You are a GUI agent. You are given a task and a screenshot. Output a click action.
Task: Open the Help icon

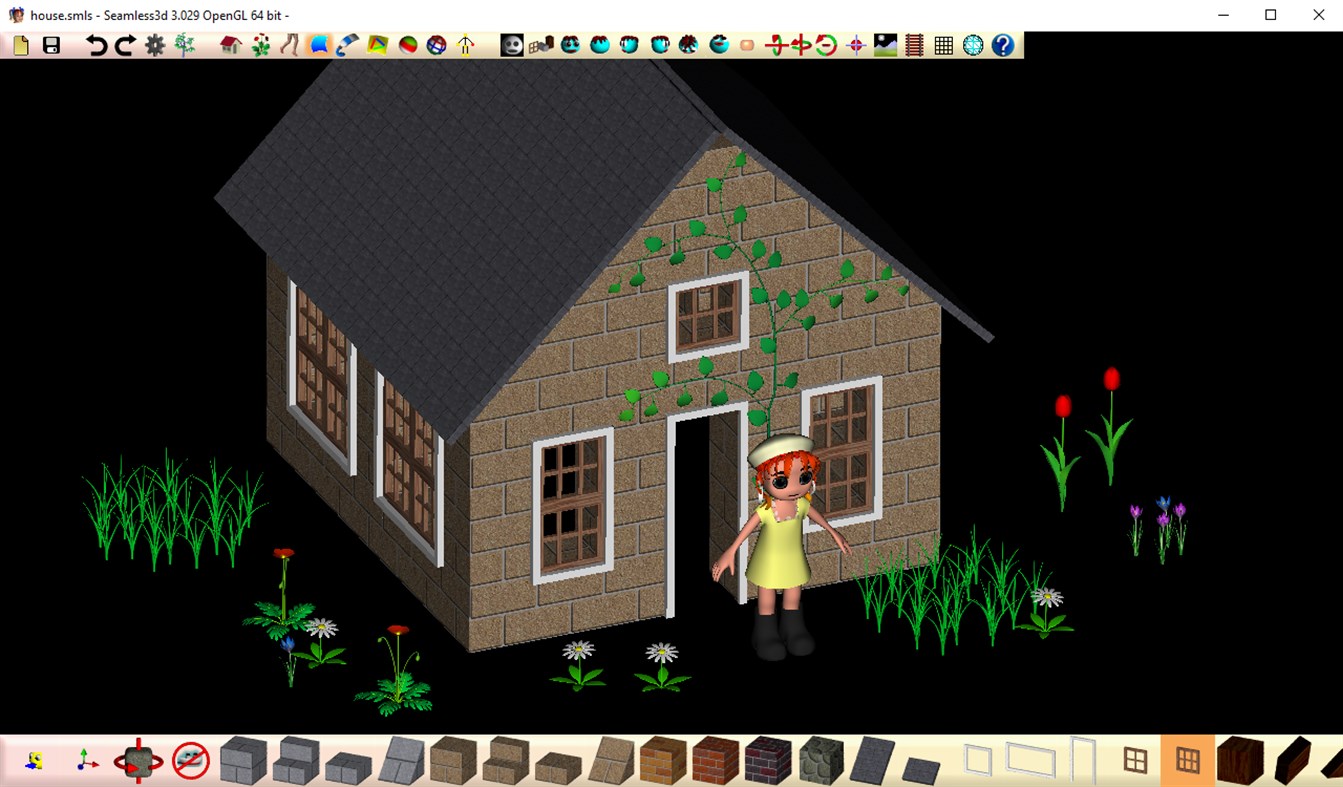pos(1004,44)
